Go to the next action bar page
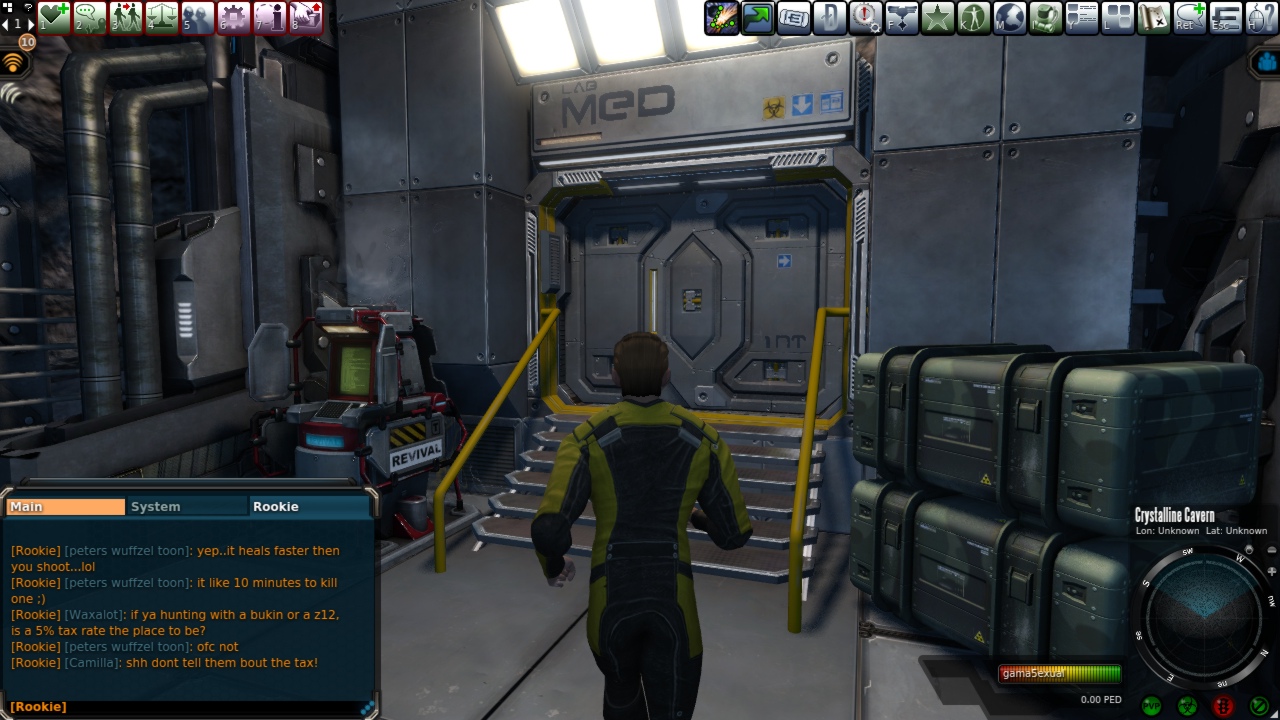 point(31,23)
